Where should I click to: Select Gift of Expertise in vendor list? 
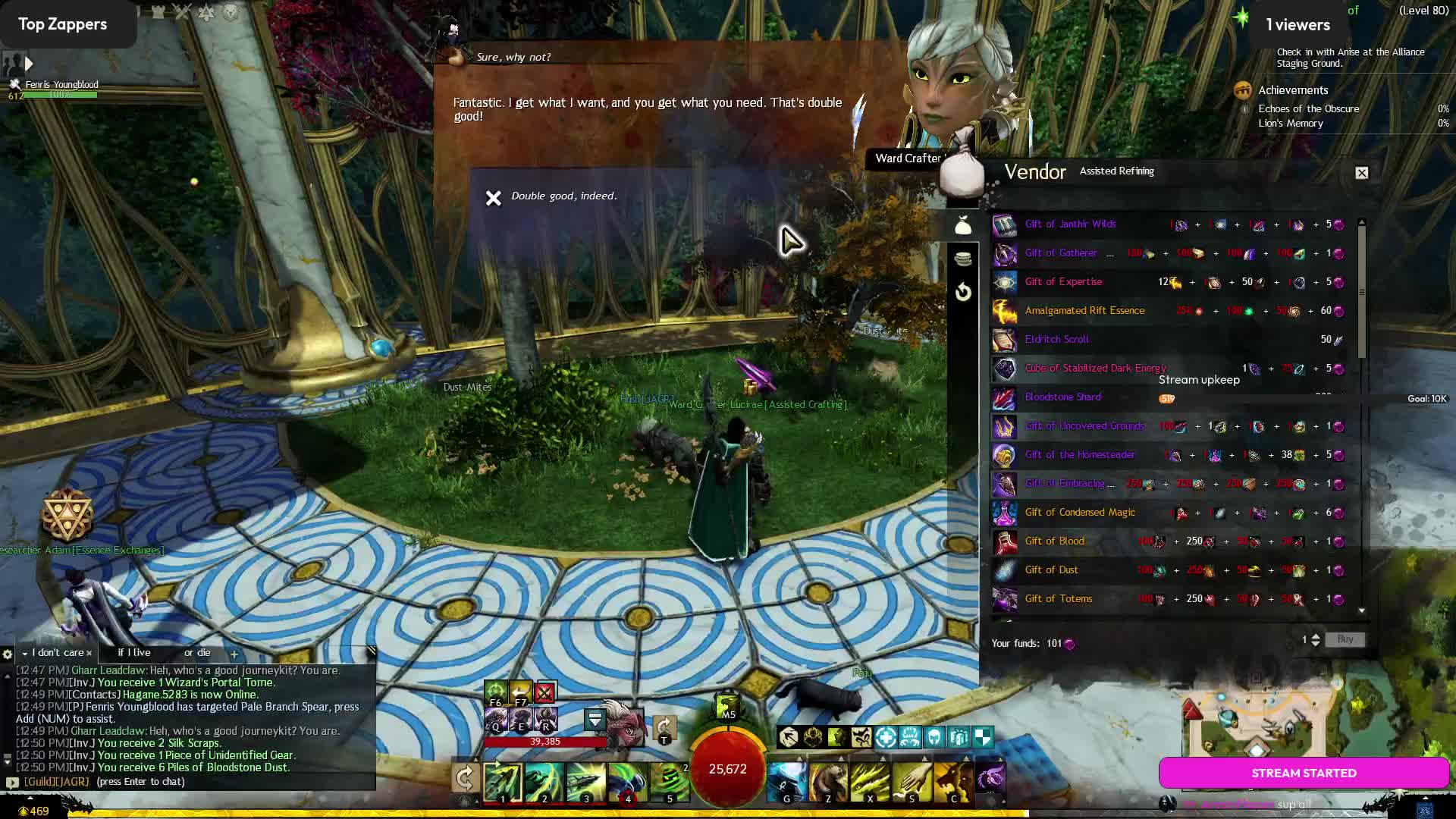1063,282
